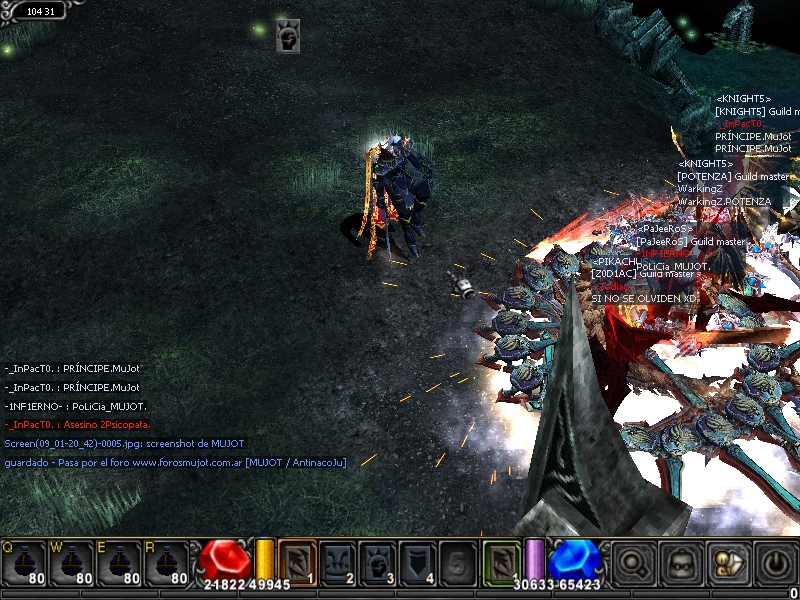Click the foro www.forosmujot.com.ar chat line
The height and width of the screenshot is (600, 800).
[176, 463]
